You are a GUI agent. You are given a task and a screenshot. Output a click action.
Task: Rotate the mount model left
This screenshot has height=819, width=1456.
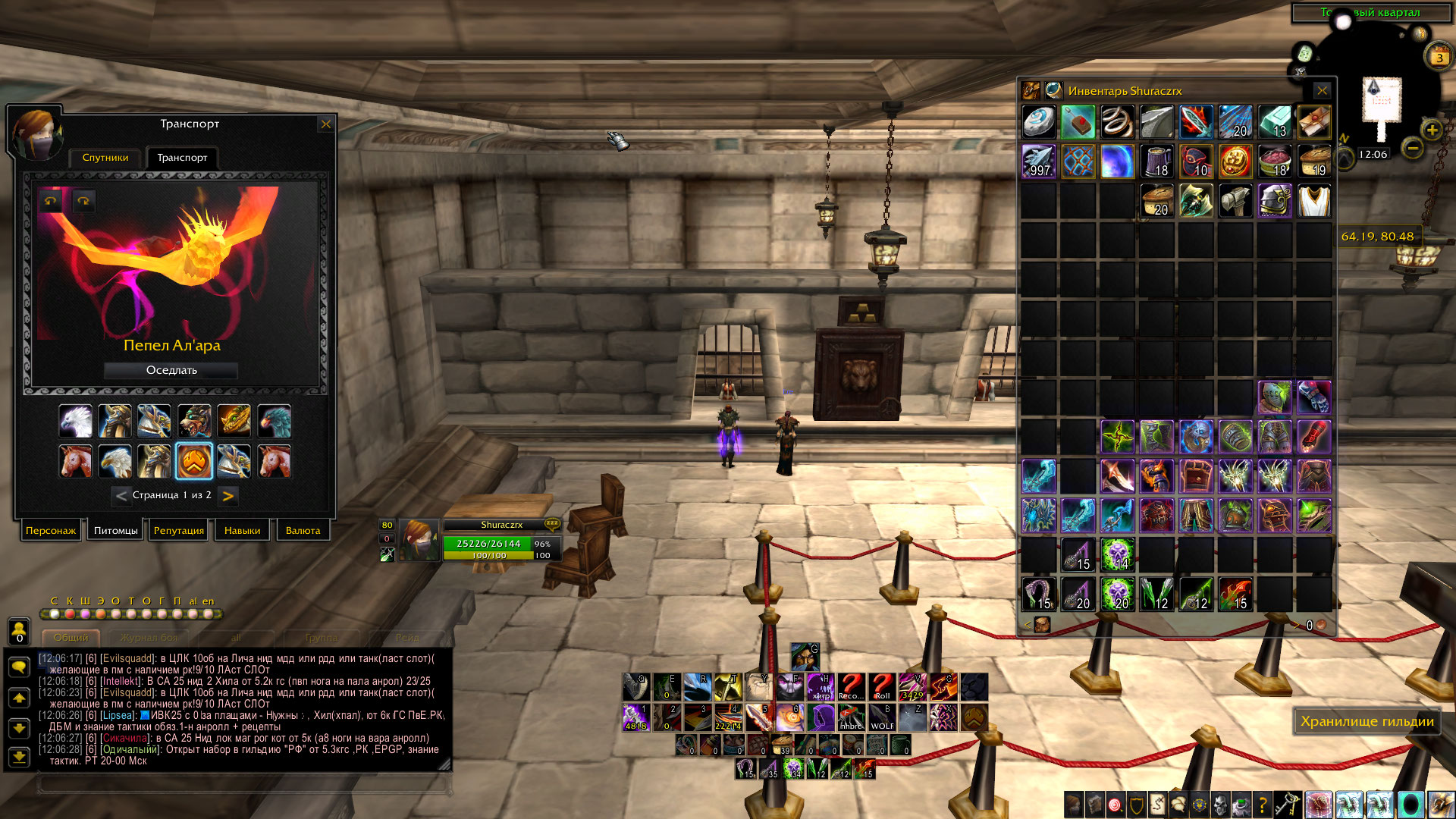(51, 201)
